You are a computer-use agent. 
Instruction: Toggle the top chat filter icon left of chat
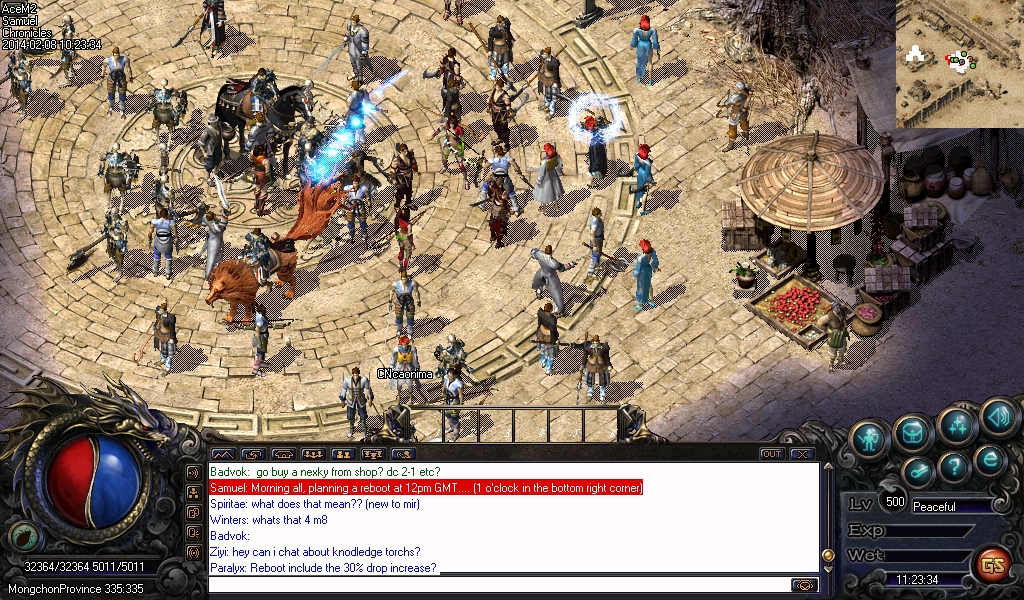click(193, 471)
